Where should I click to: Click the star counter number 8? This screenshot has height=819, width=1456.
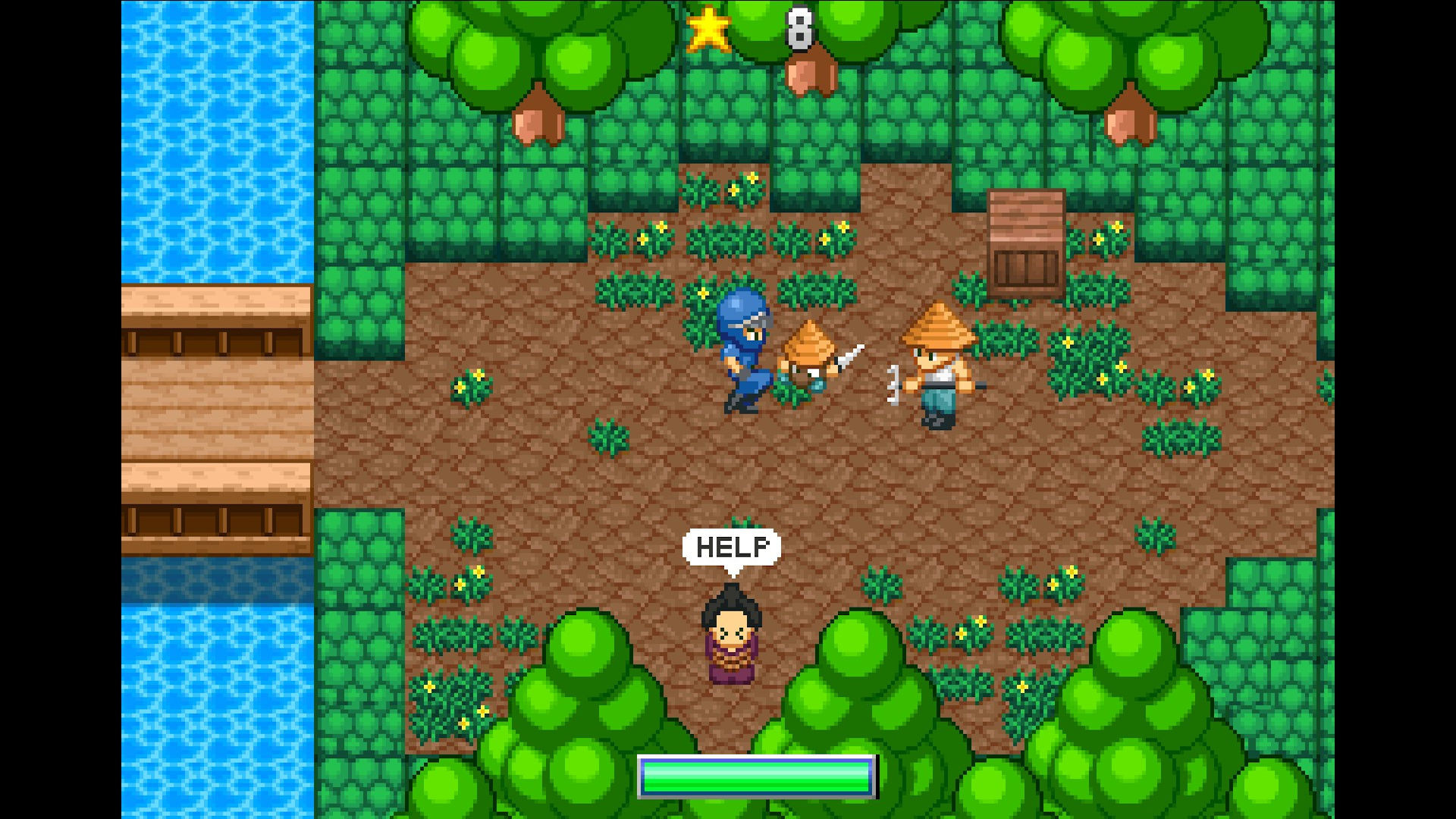pyautogui.click(x=799, y=27)
